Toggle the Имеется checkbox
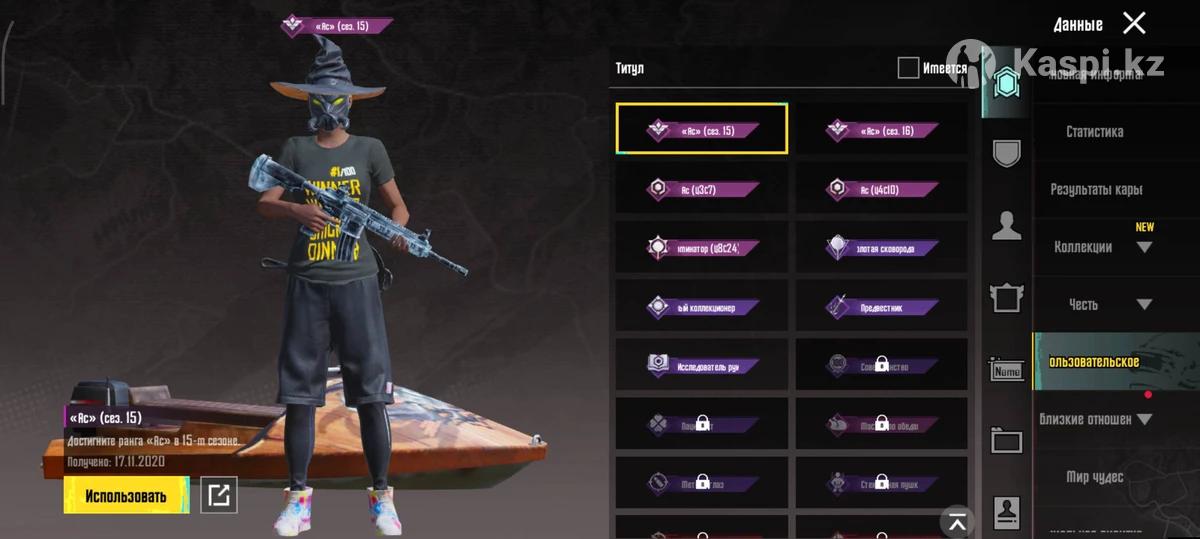Image resolution: width=1200 pixels, height=539 pixels. pos(908,68)
